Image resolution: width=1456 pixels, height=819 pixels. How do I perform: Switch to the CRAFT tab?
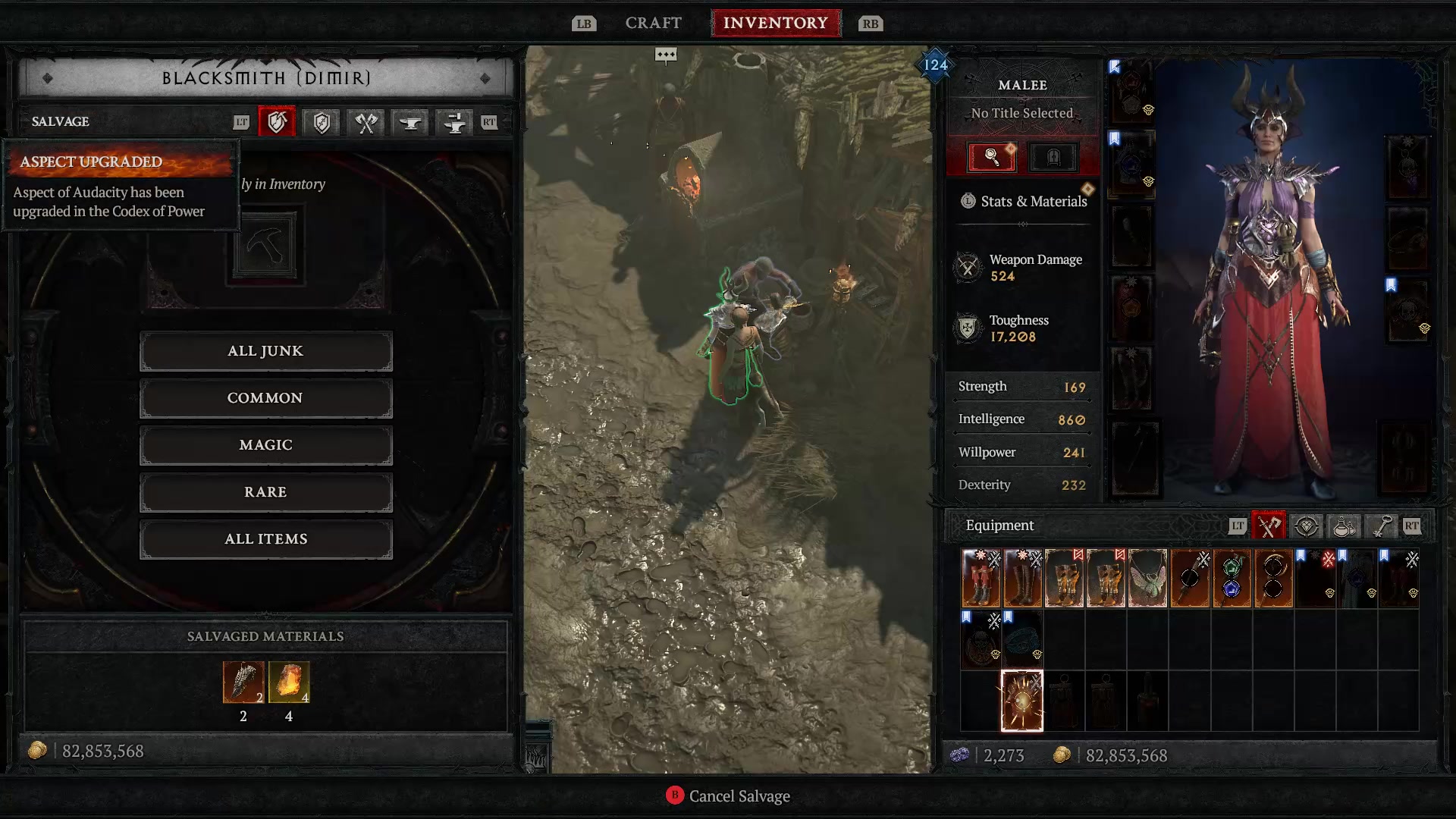[653, 23]
